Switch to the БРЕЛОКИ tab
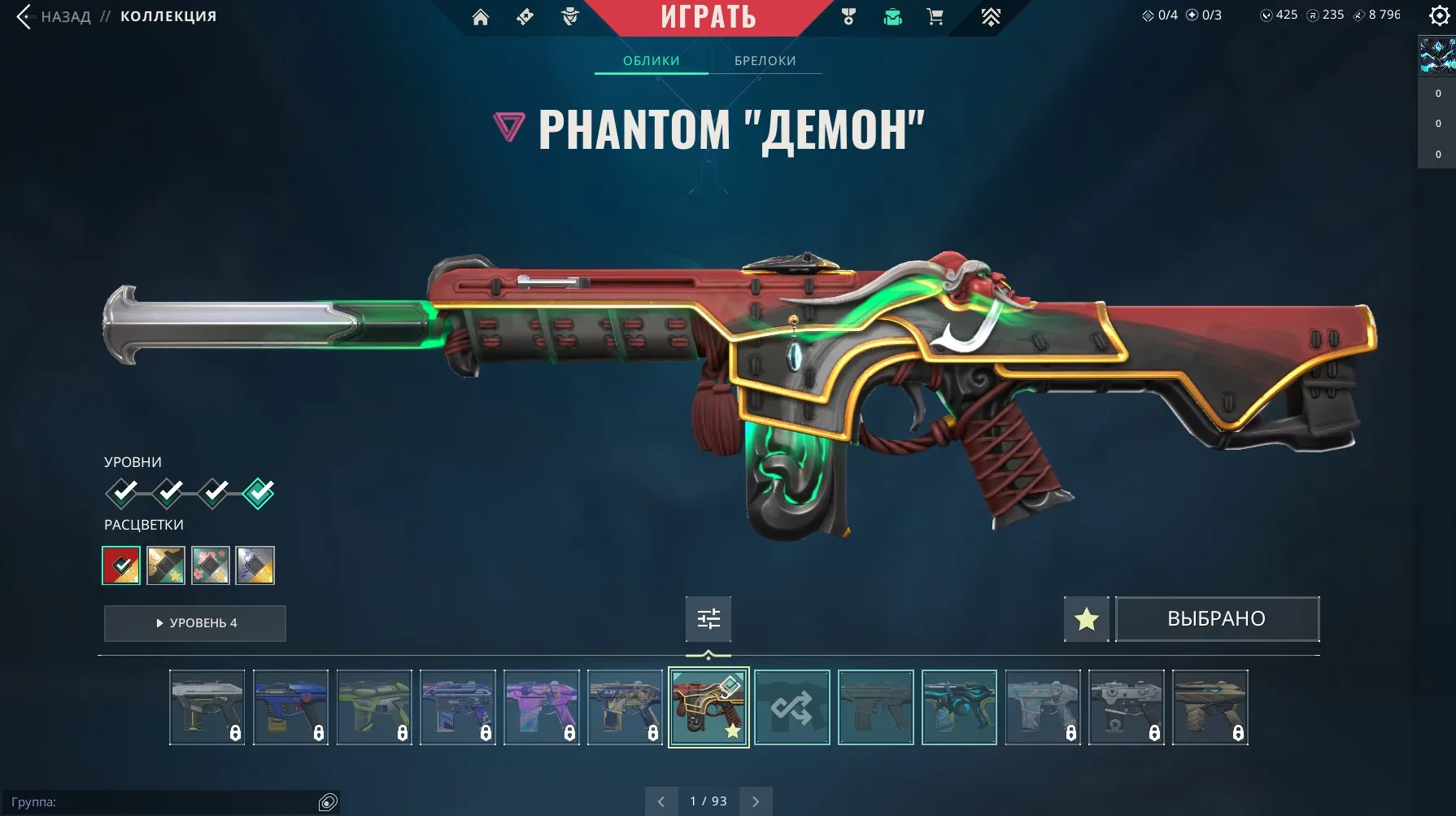 pos(765,60)
